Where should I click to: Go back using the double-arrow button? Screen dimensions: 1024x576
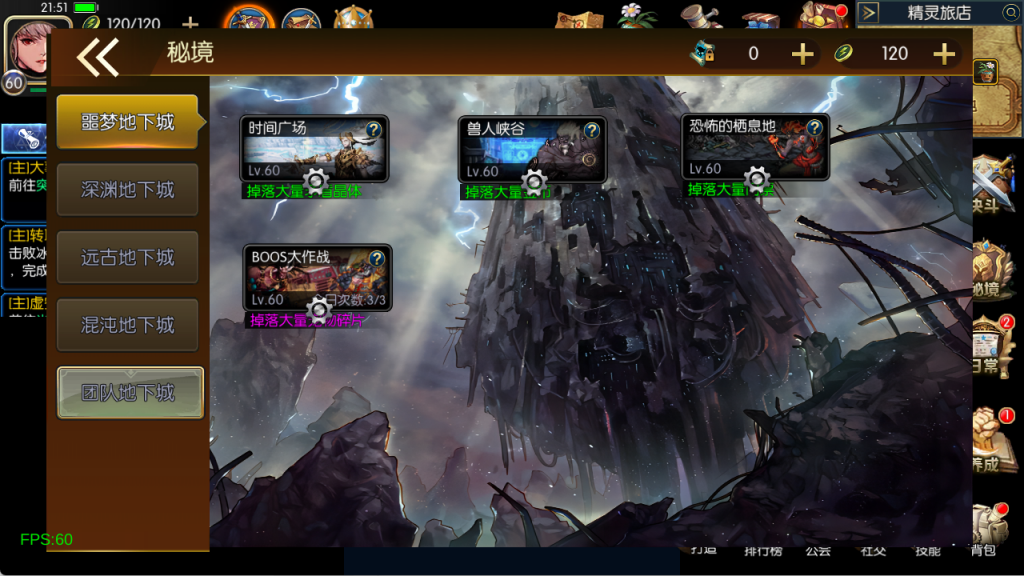98,56
